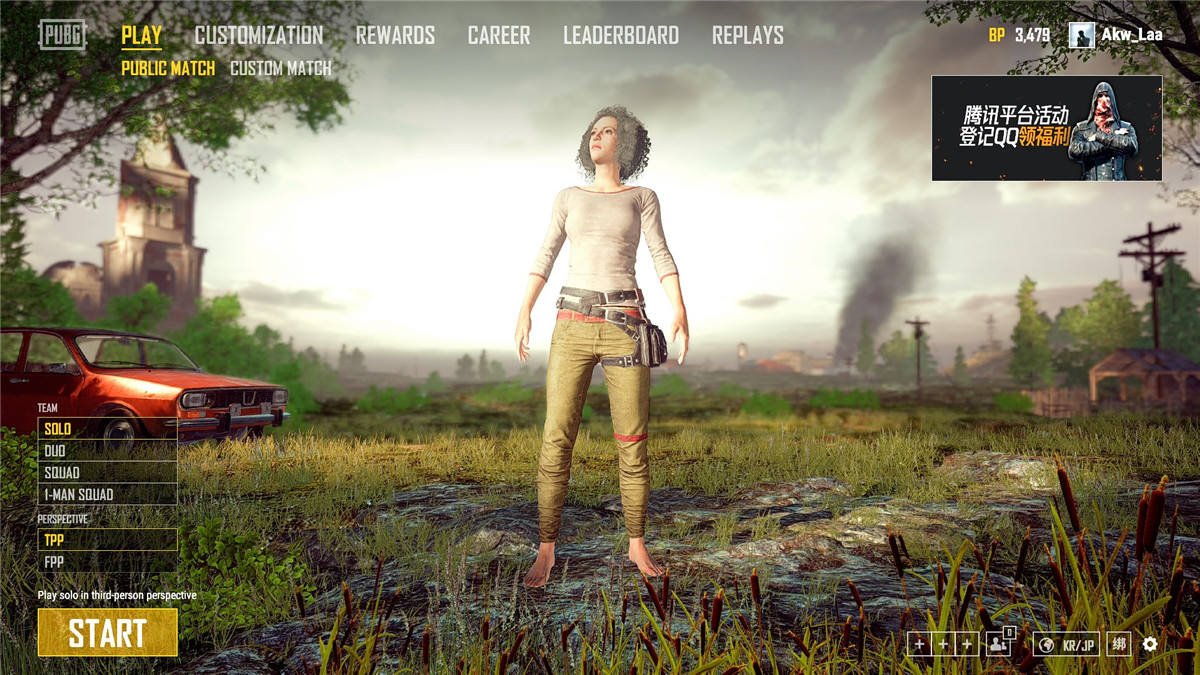The height and width of the screenshot is (675, 1200).
Task: Show the LEADERBOARD tab
Action: (620, 36)
